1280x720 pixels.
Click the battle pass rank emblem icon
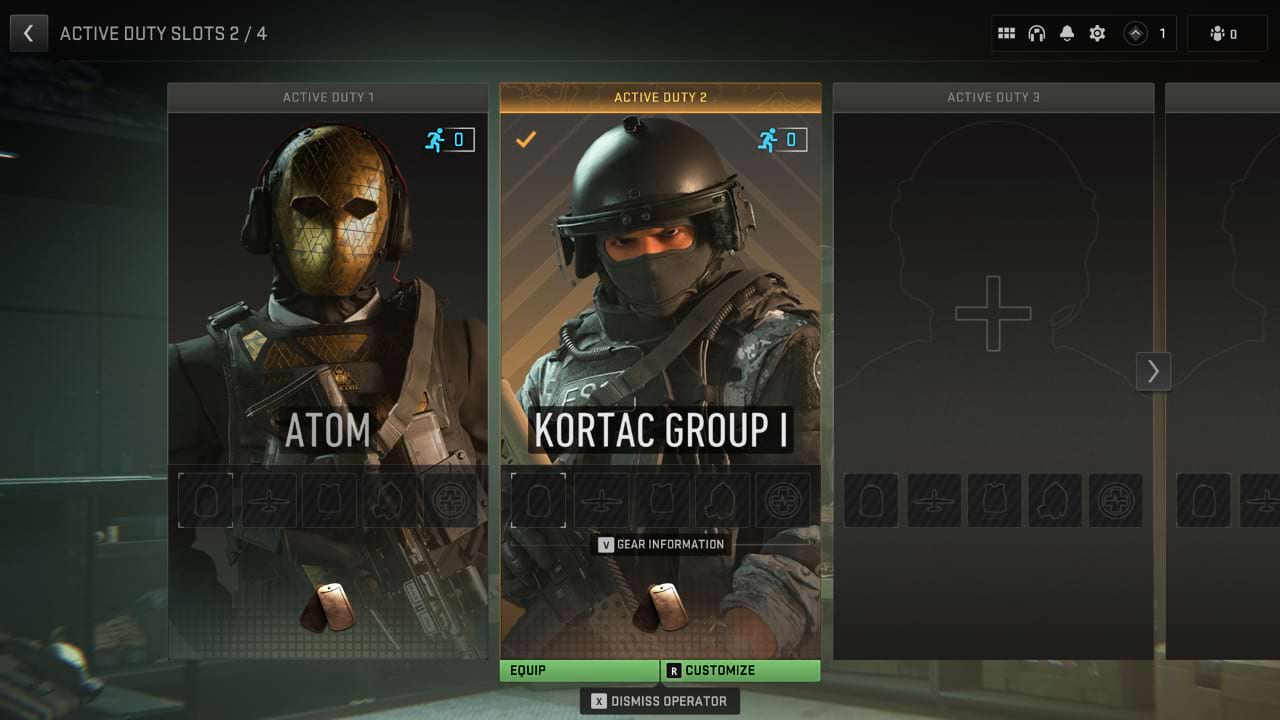[1136, 33]
